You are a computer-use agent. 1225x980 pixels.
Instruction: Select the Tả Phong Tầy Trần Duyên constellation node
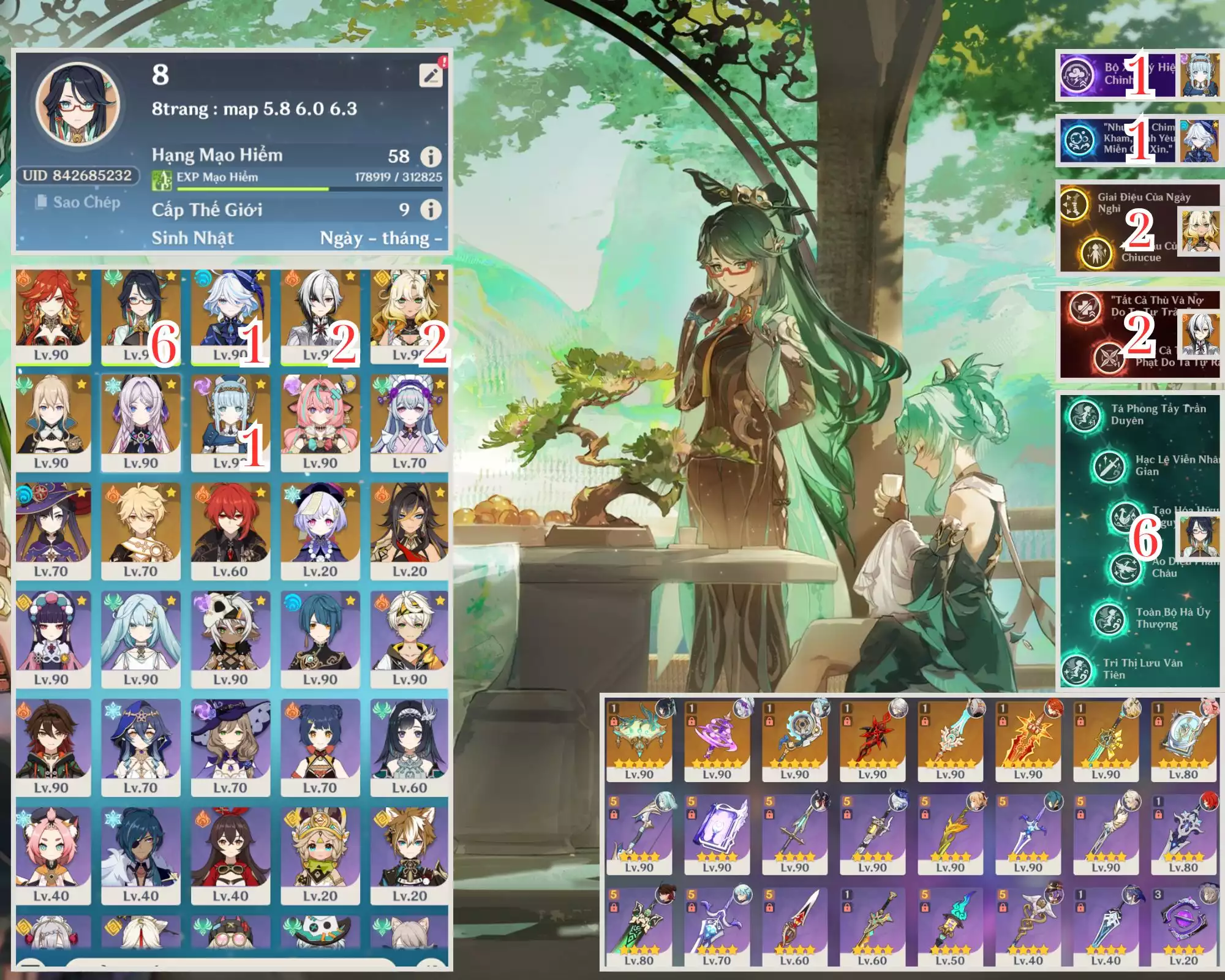pos(1084,415)
